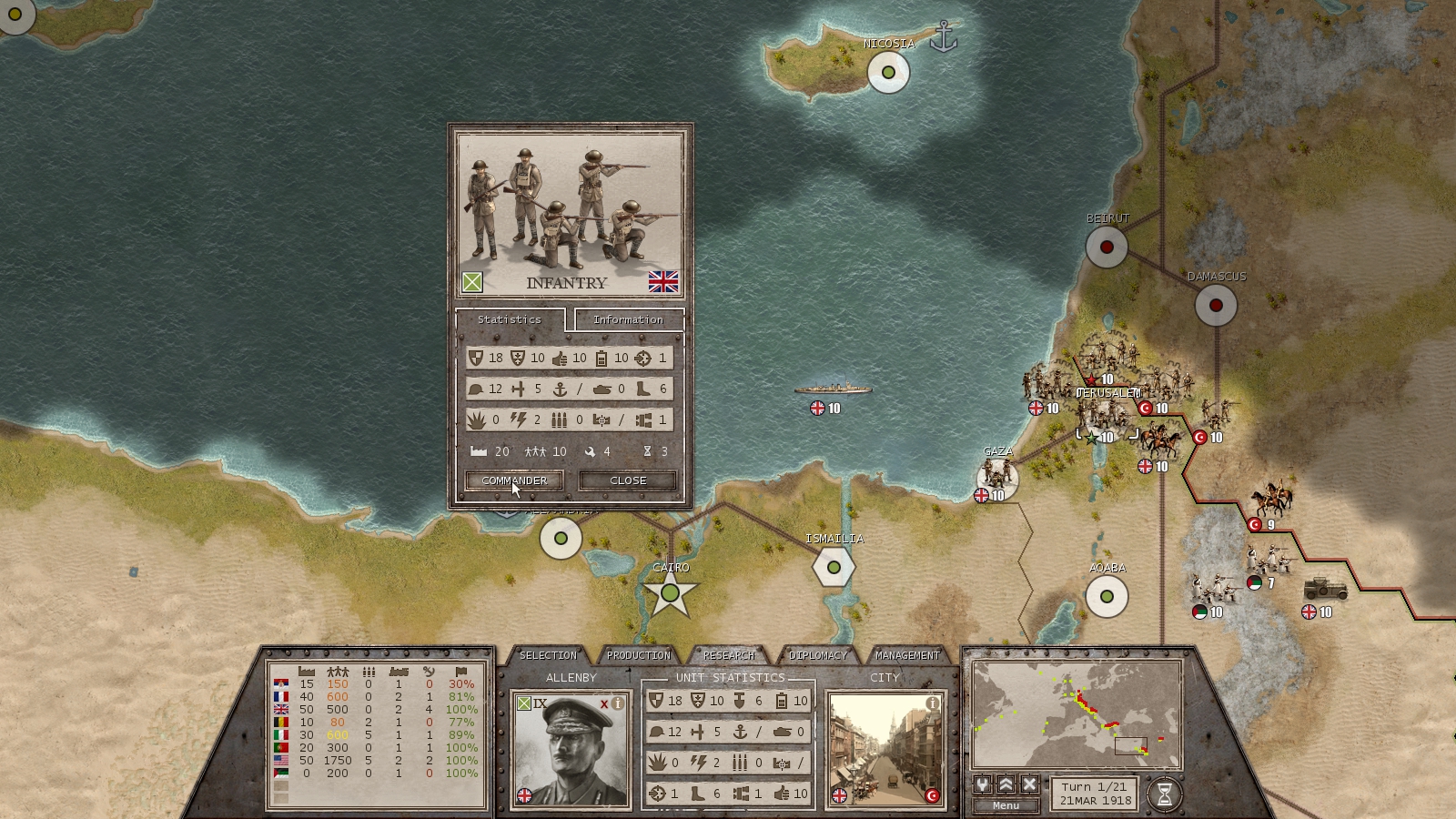Open unit info with the i icon on Allenby's portrait
Viewport: 1456px width, 819px height.
click(x=617, y=703)
